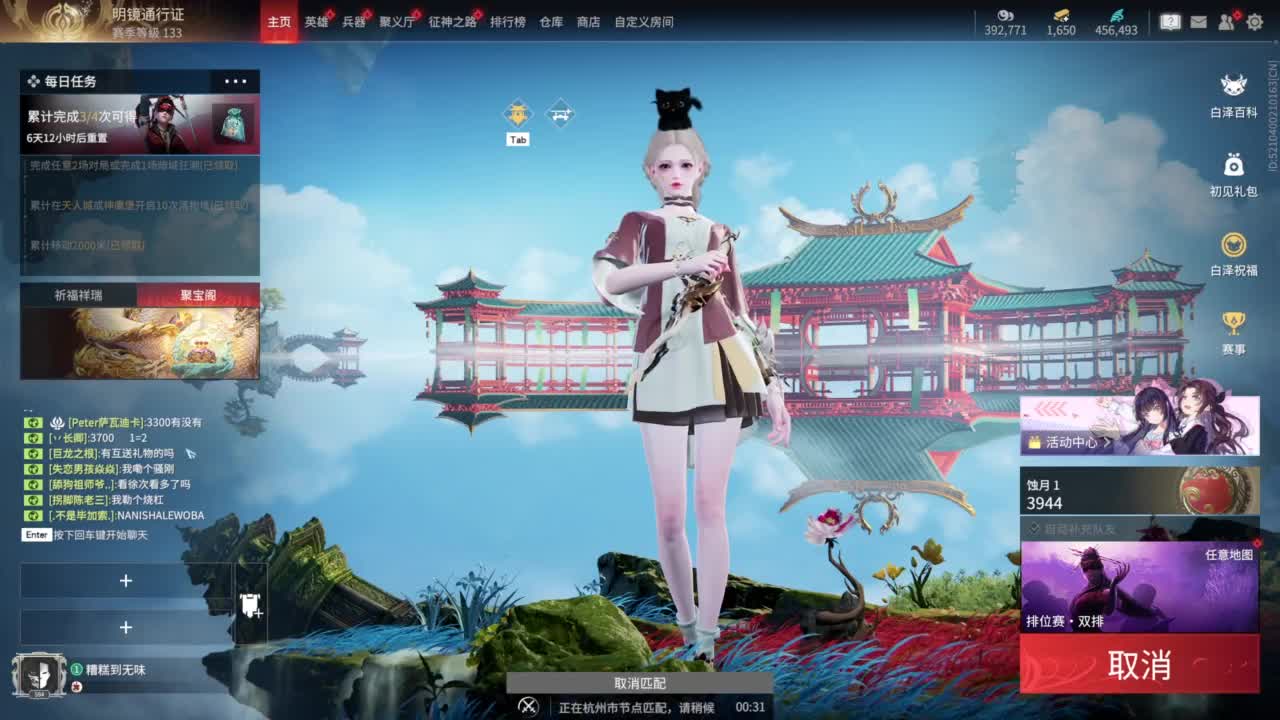The image size is (1280, 720).
Task: Open the mail inbox envelope icon
Action: tap(1199, 22)
